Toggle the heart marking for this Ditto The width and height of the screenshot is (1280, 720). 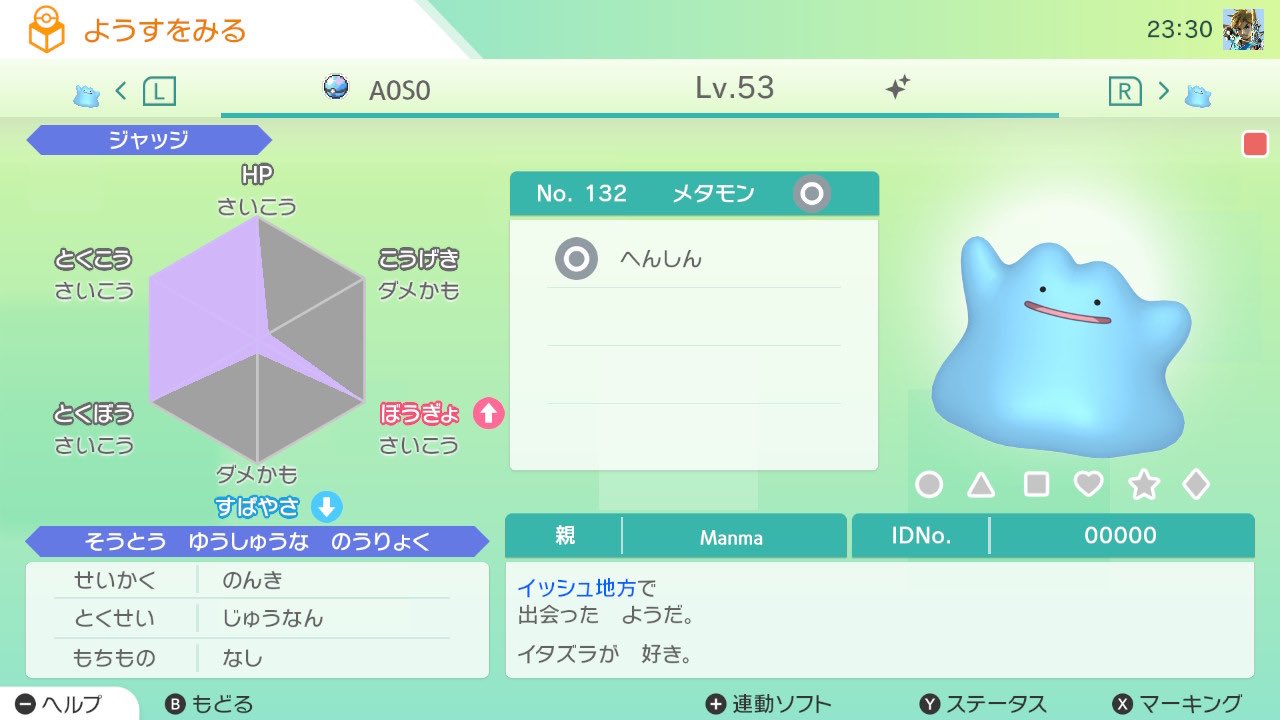(x=1089, y=484)
